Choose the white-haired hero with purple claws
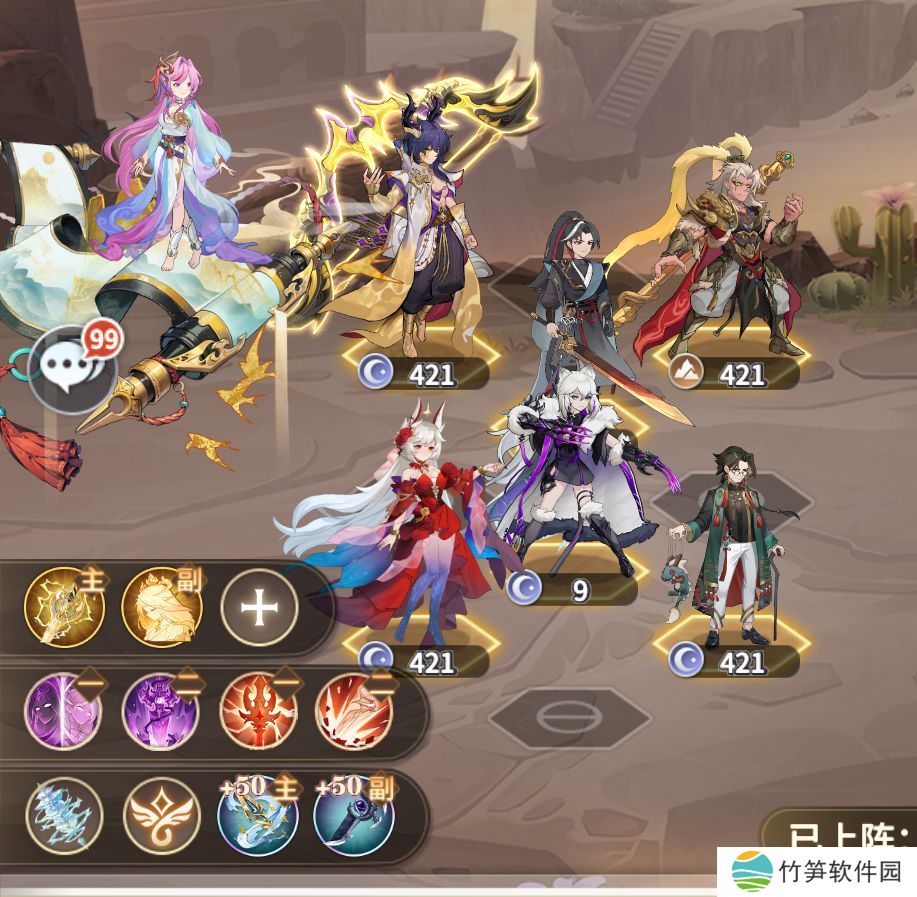 click(572, 470)
